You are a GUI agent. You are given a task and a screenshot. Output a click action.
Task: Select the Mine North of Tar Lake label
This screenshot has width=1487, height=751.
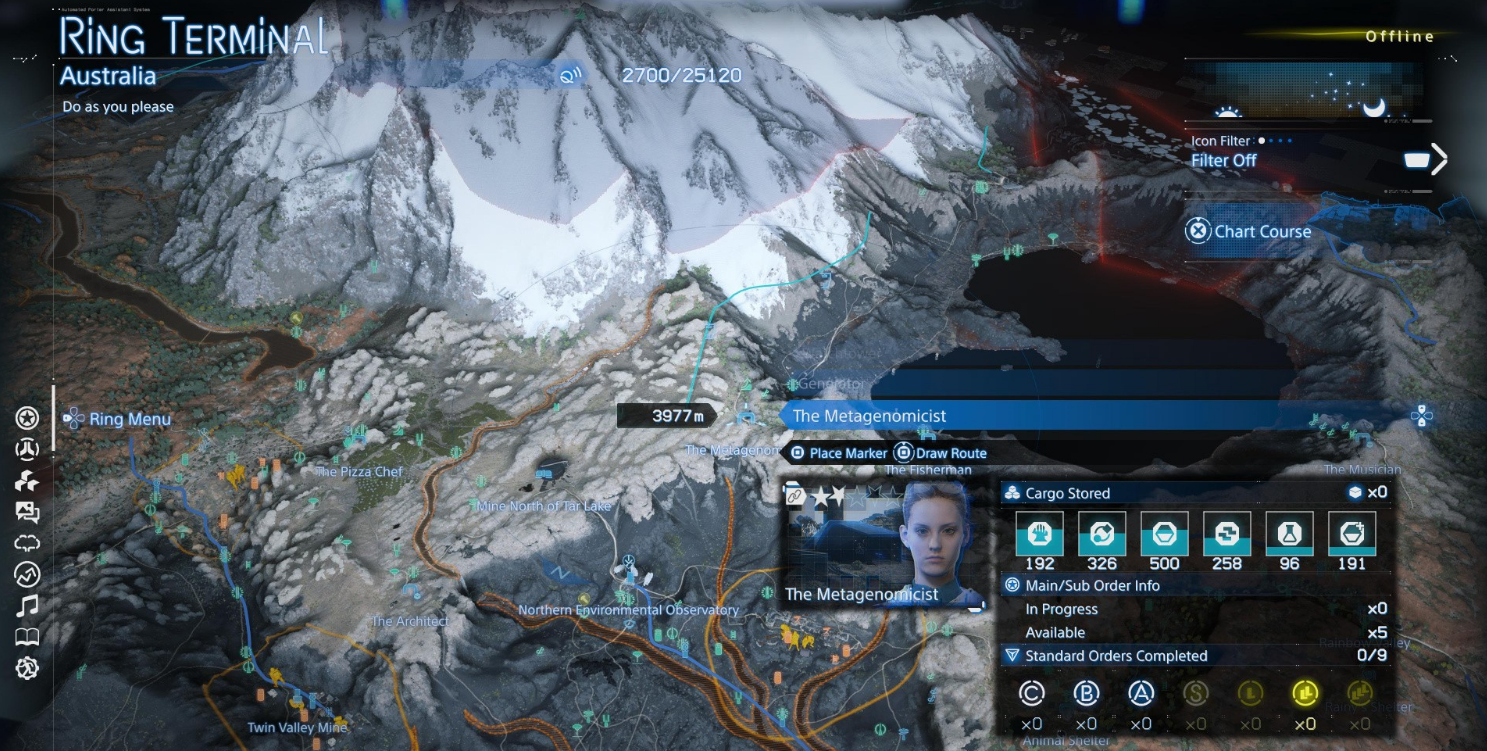pos(544,506)
